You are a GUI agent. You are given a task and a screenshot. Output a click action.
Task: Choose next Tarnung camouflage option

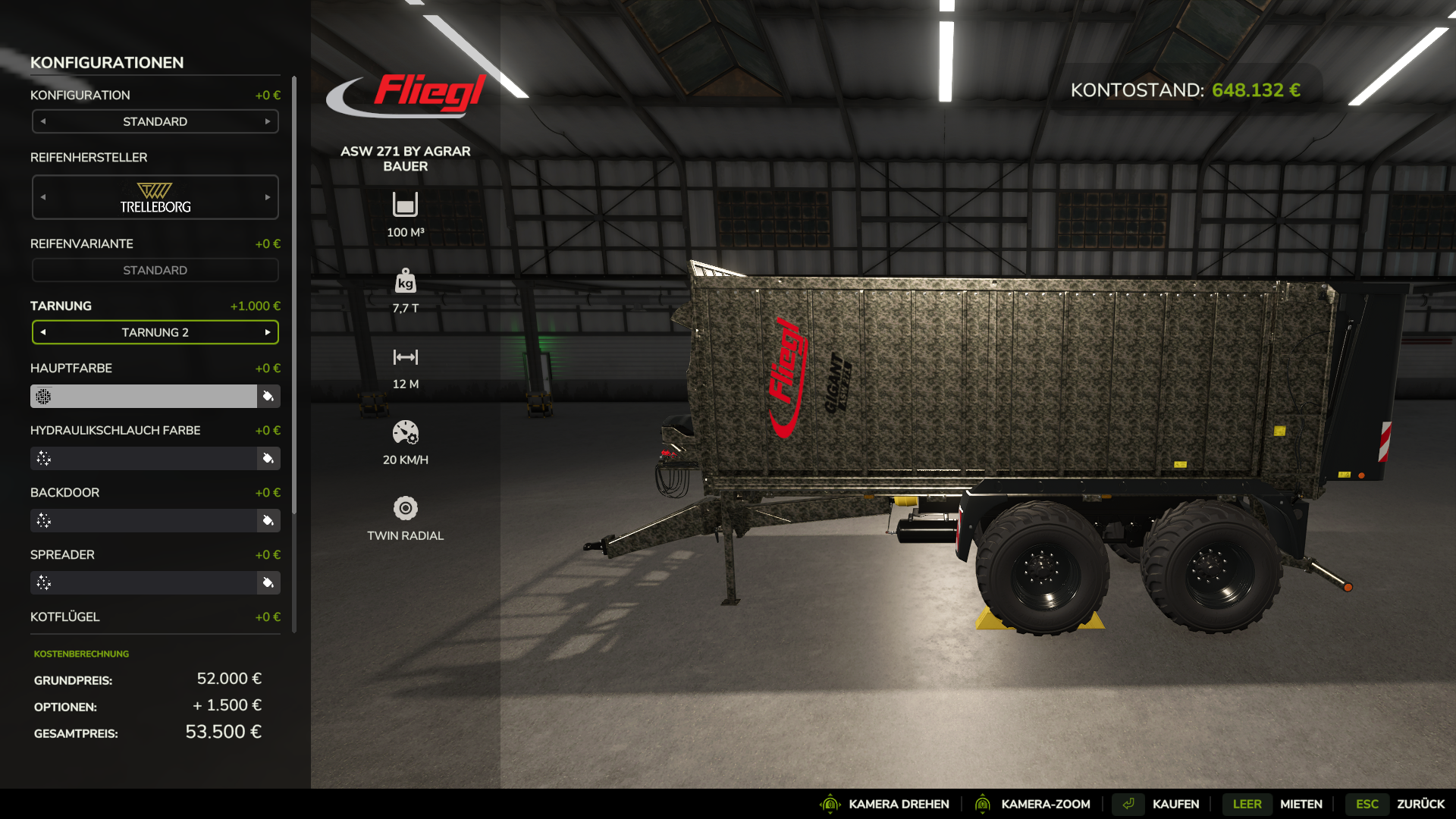[268, 332]
